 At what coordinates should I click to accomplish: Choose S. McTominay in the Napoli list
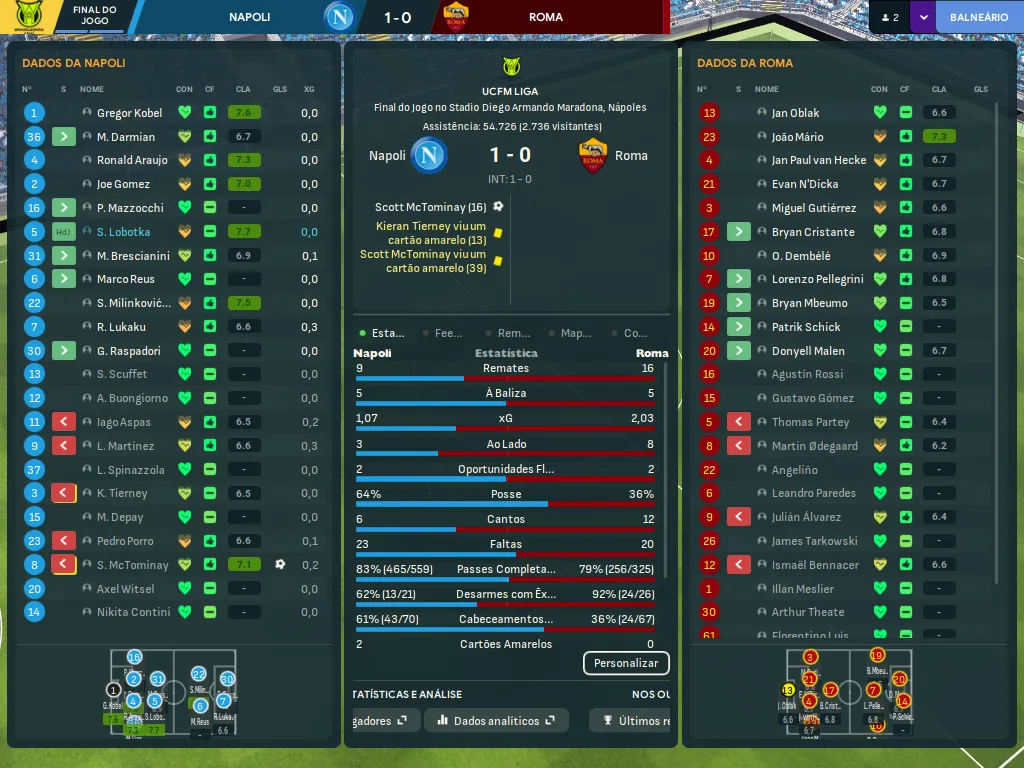pos(132,565)
